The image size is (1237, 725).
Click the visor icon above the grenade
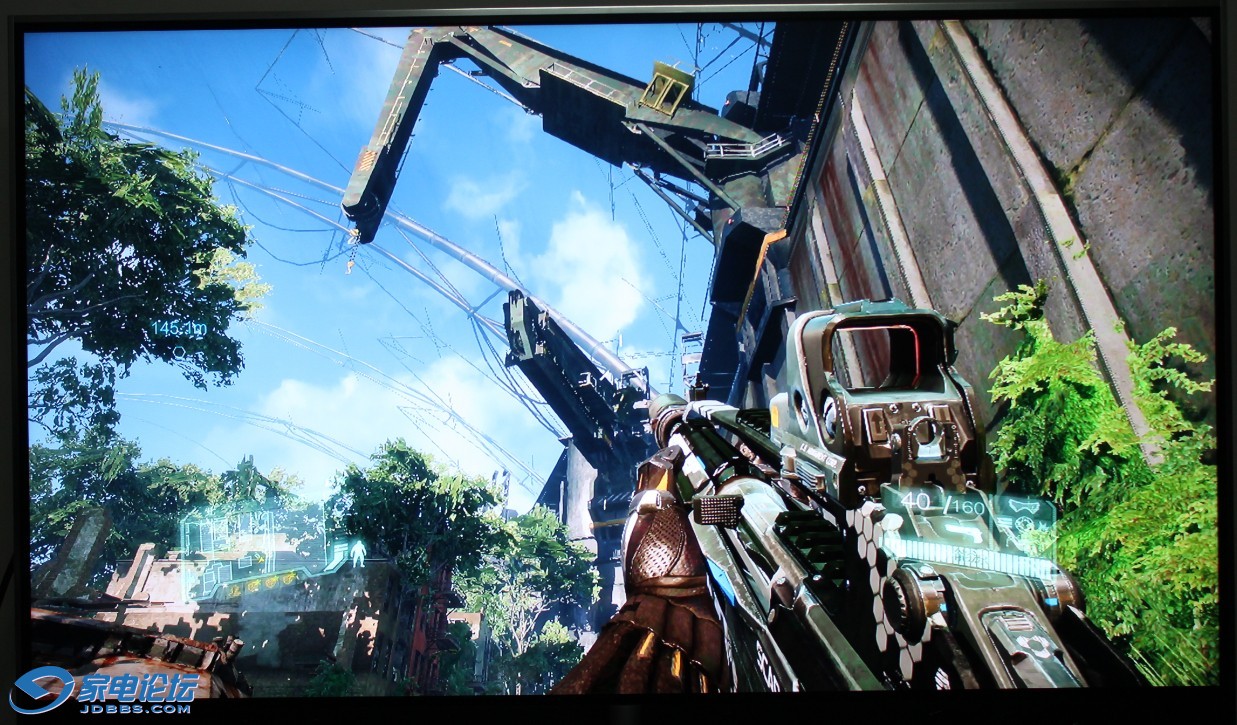pos(1022,506)
